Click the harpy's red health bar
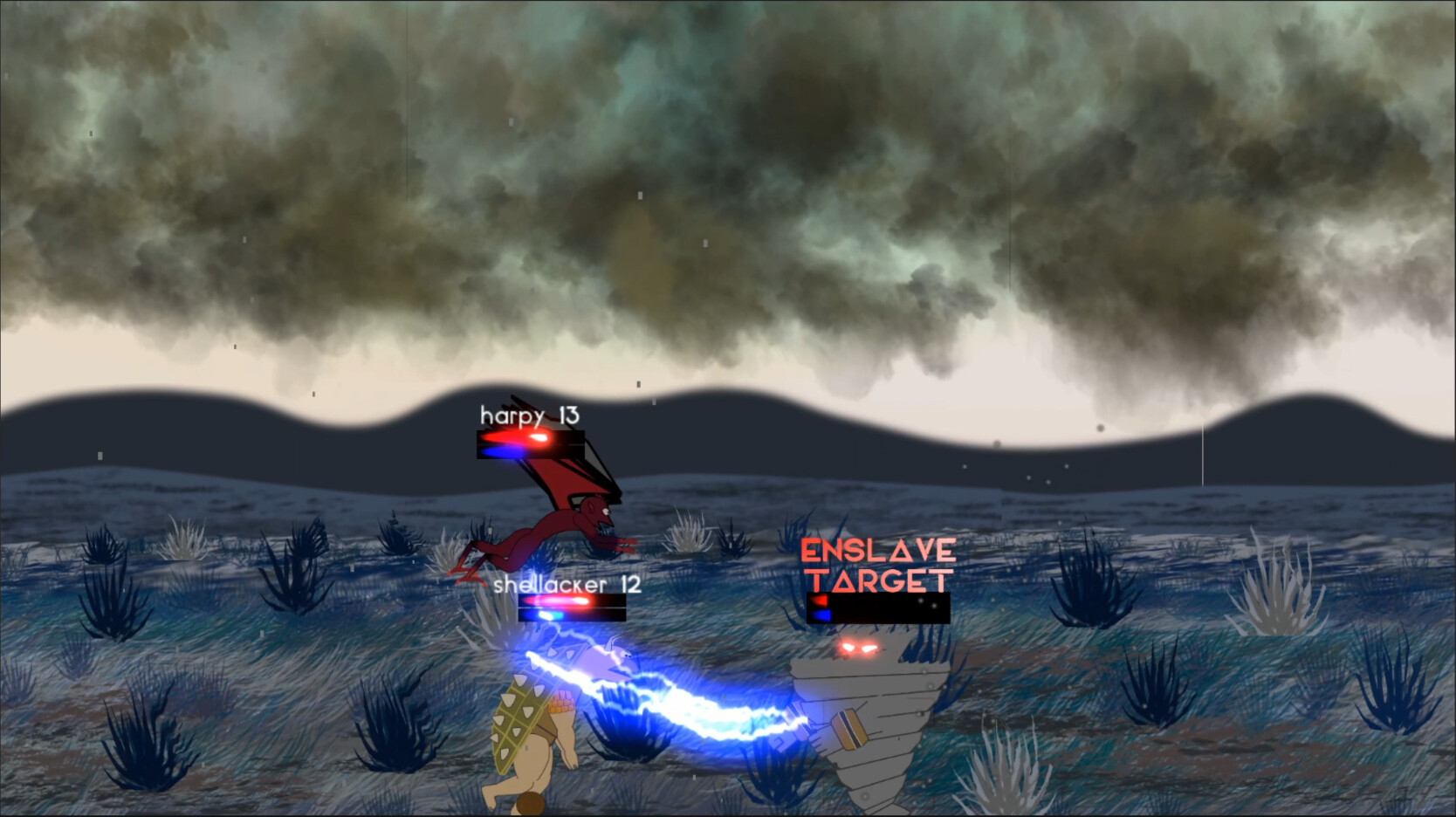The width and height of the screenshot is (1456, 817). tap(524, 439)
